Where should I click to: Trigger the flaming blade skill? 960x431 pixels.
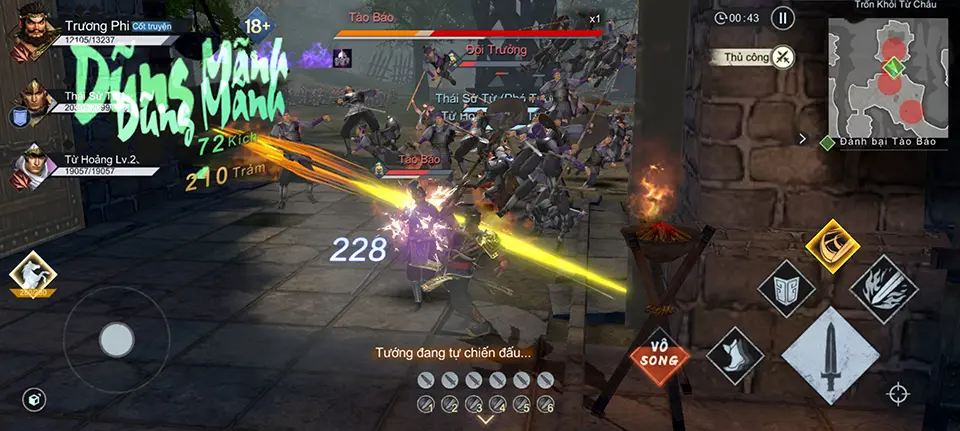[884, 288]
